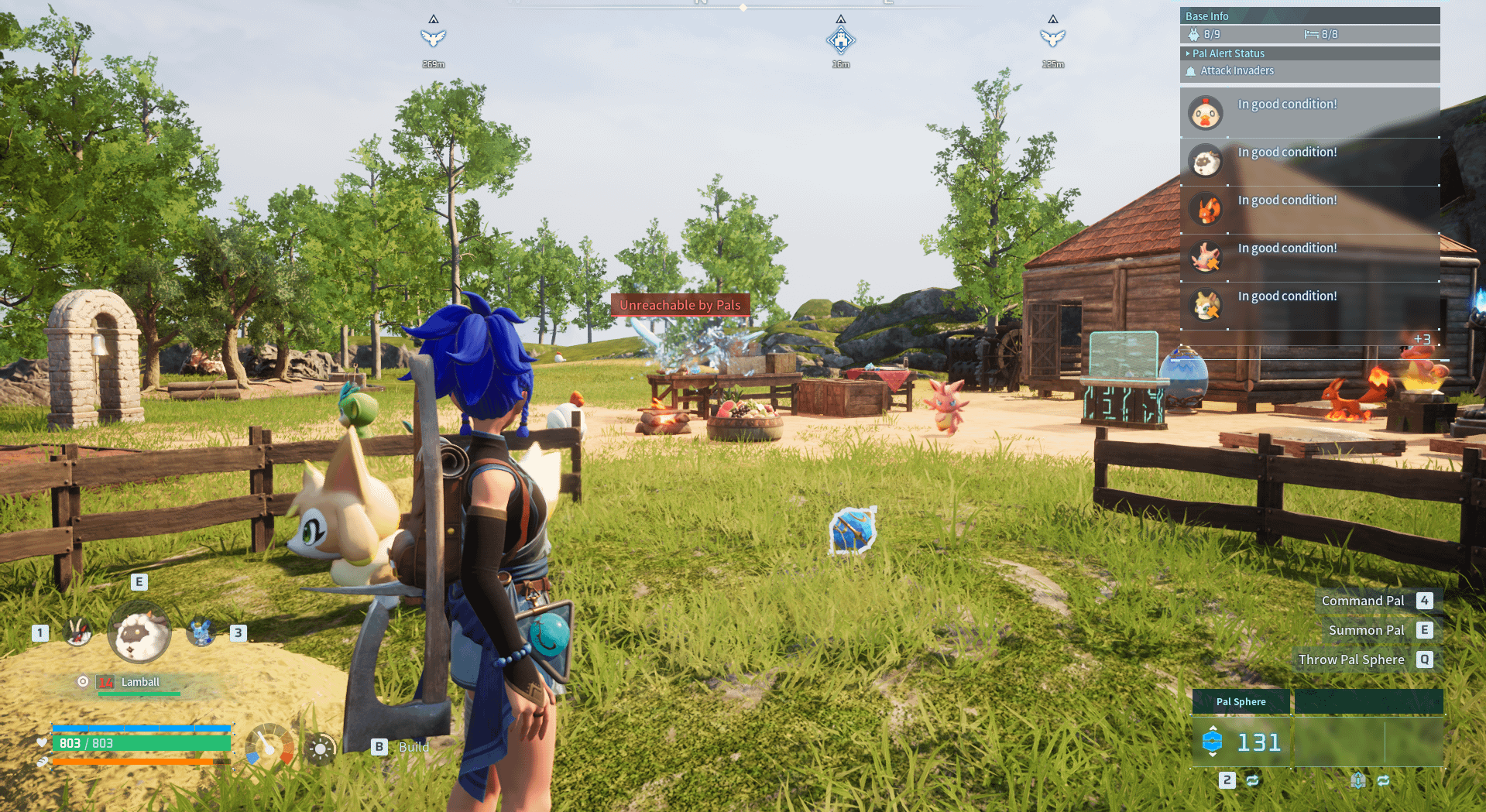Click the base marker at 16m on compass
The image size is (1486, 812).
tap(840, 39)
